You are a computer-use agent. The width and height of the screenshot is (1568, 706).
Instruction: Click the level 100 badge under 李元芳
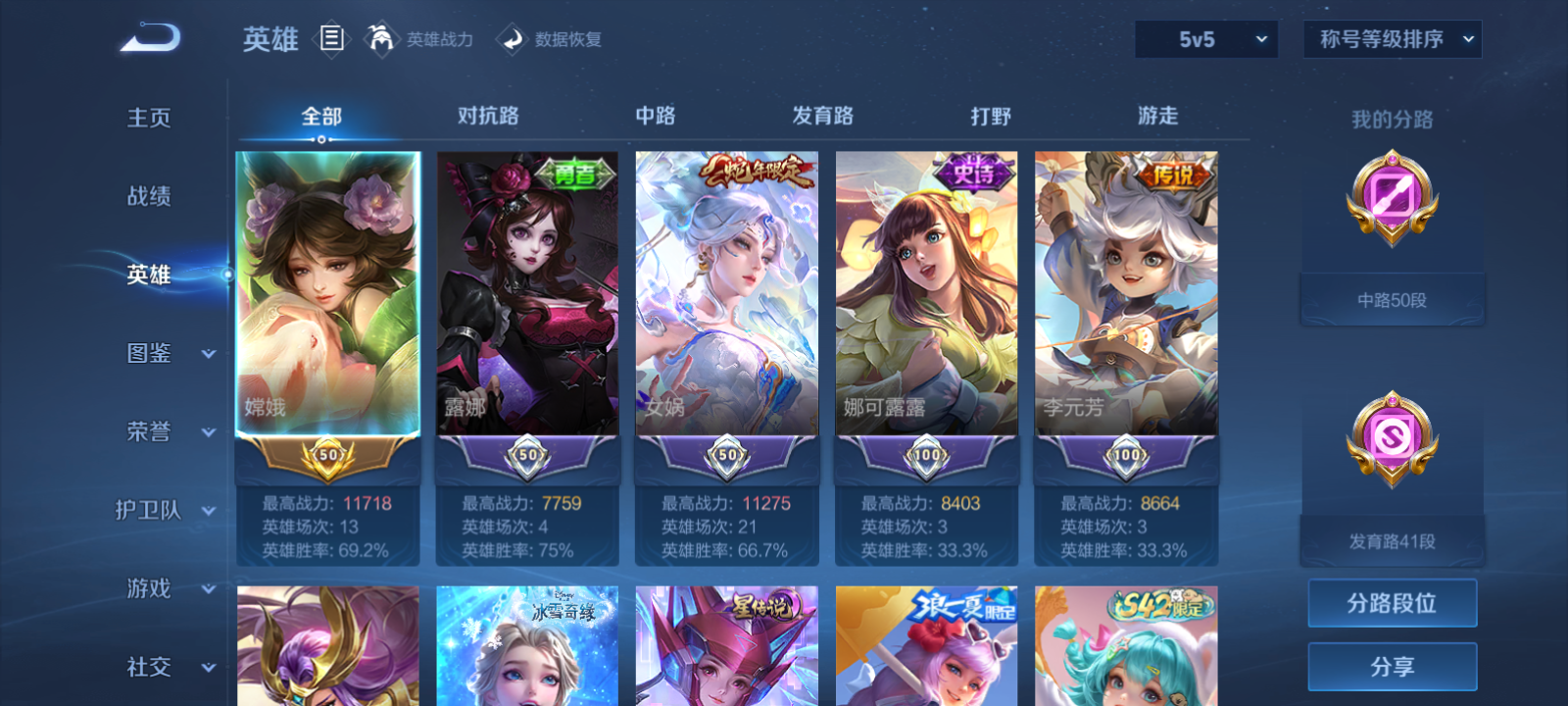point(1124,456)
